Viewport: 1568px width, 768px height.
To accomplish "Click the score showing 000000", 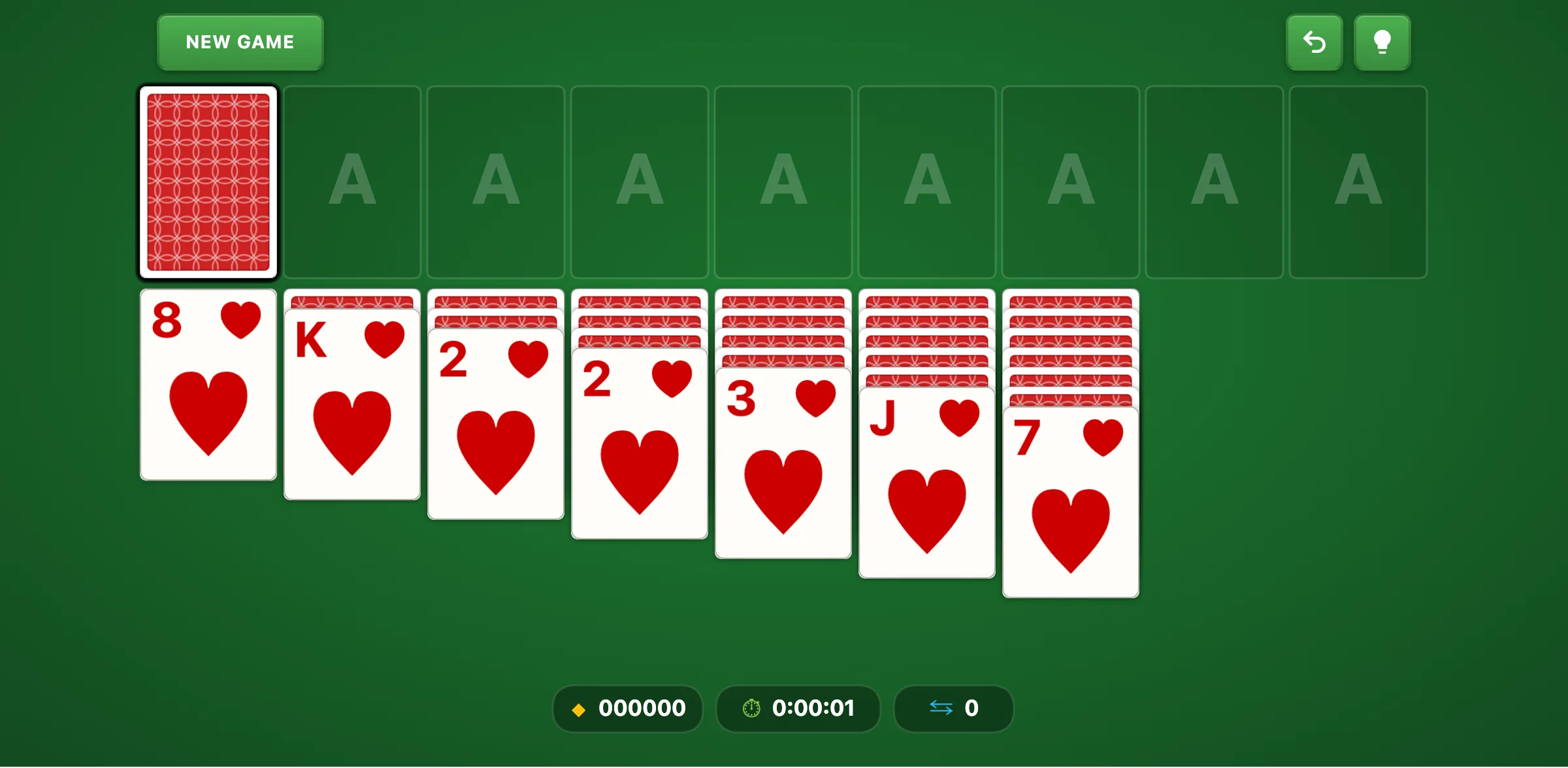I will point(643,708).
